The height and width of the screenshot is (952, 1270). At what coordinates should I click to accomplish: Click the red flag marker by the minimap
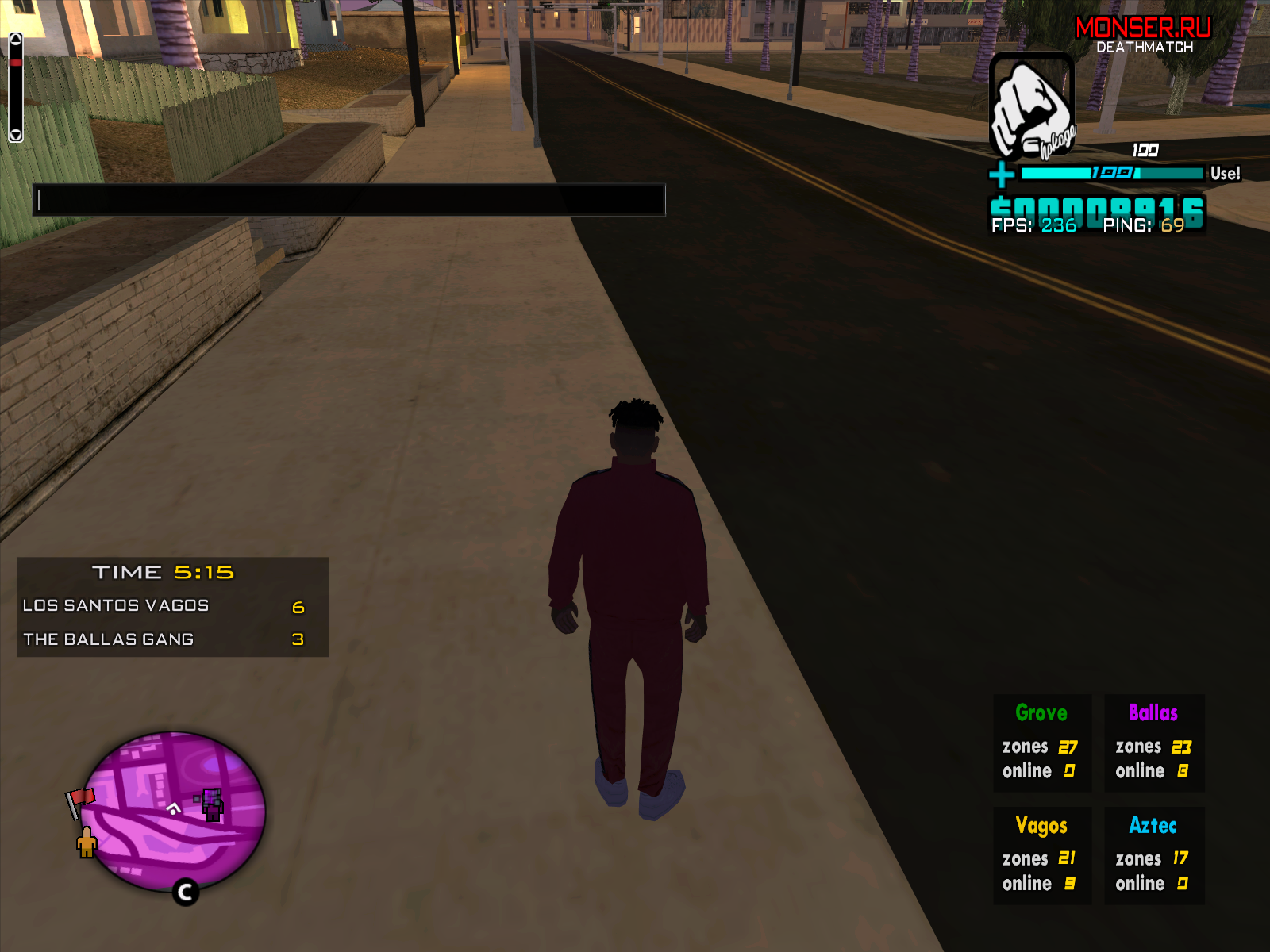pyautogui.click(x=79, y=800)
